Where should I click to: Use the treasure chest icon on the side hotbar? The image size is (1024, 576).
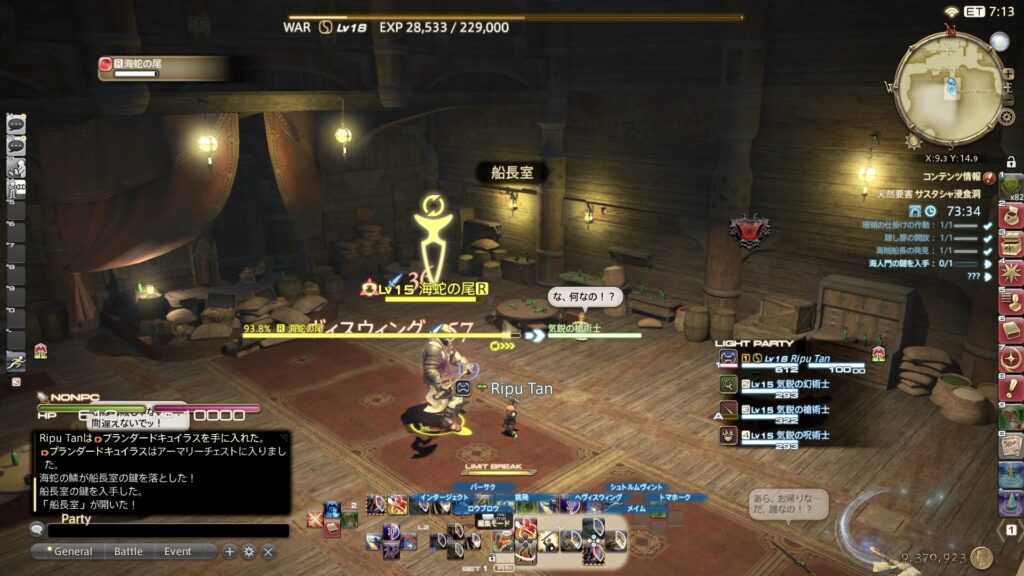[1011, 243]
